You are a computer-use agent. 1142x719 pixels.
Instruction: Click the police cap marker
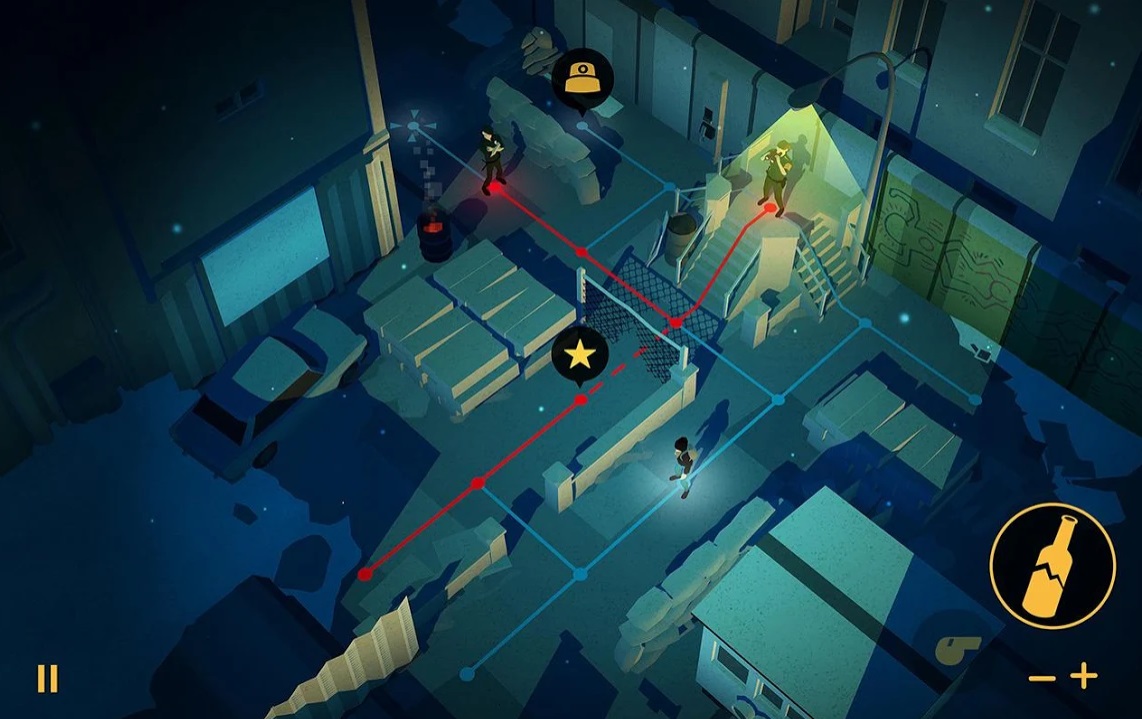pyautogui.click(x=582, y=78)
